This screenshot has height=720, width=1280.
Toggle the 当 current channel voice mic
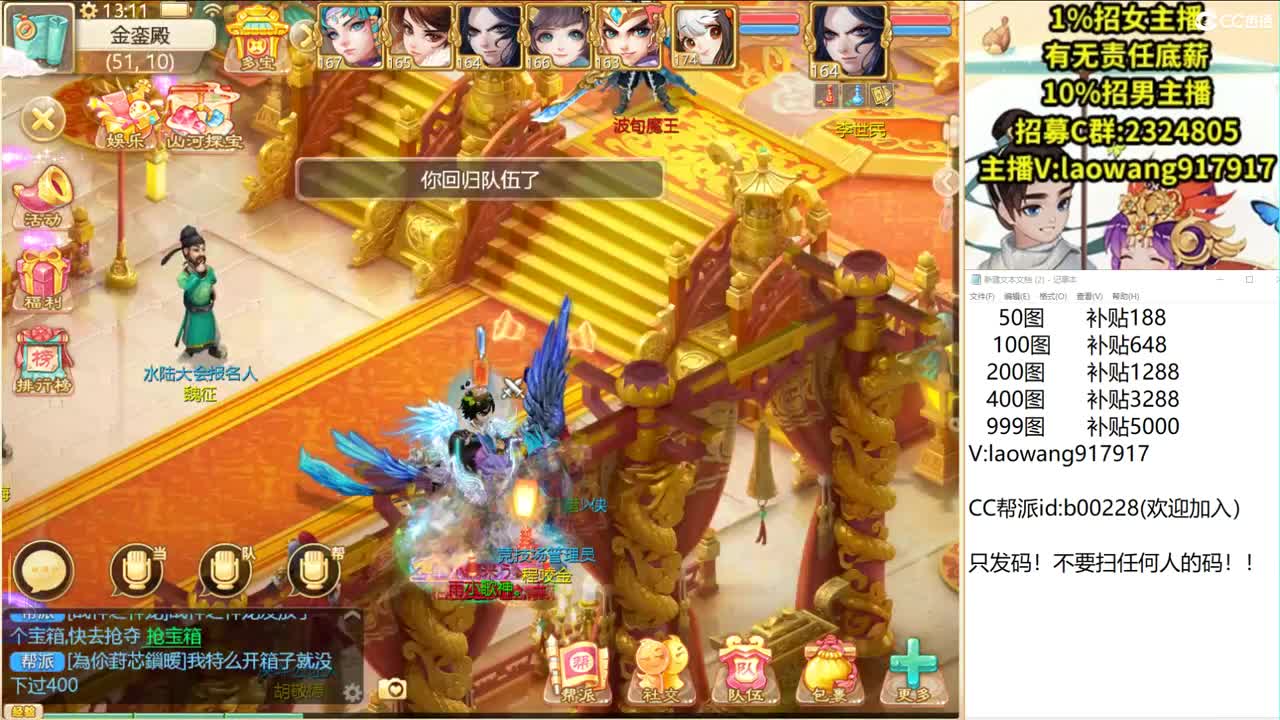click(138, 570)
